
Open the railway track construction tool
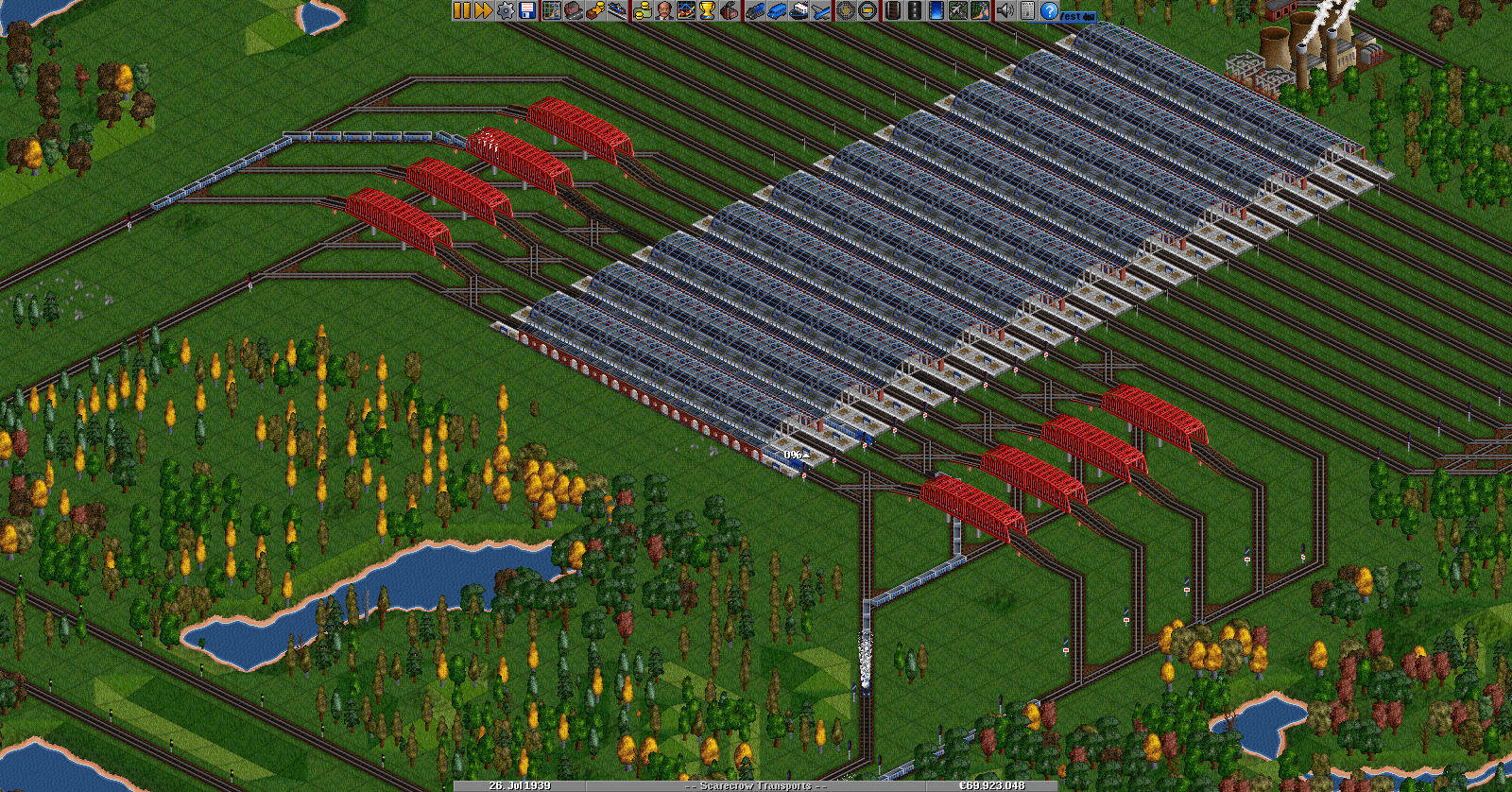tap(892, 10)
